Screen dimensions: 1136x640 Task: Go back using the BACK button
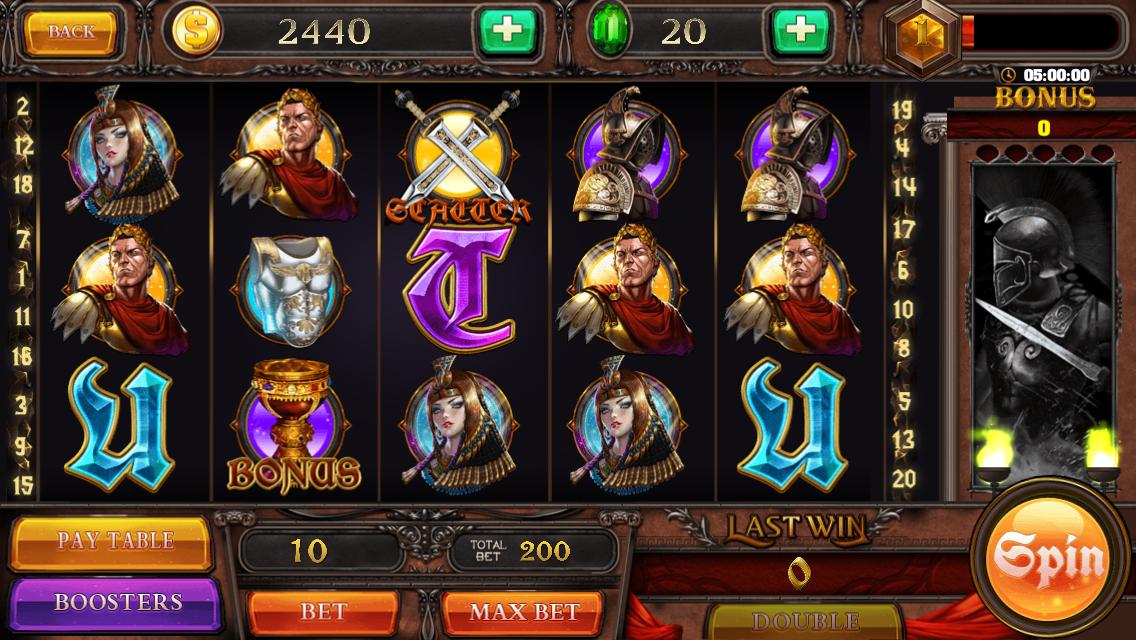point(72,32)
